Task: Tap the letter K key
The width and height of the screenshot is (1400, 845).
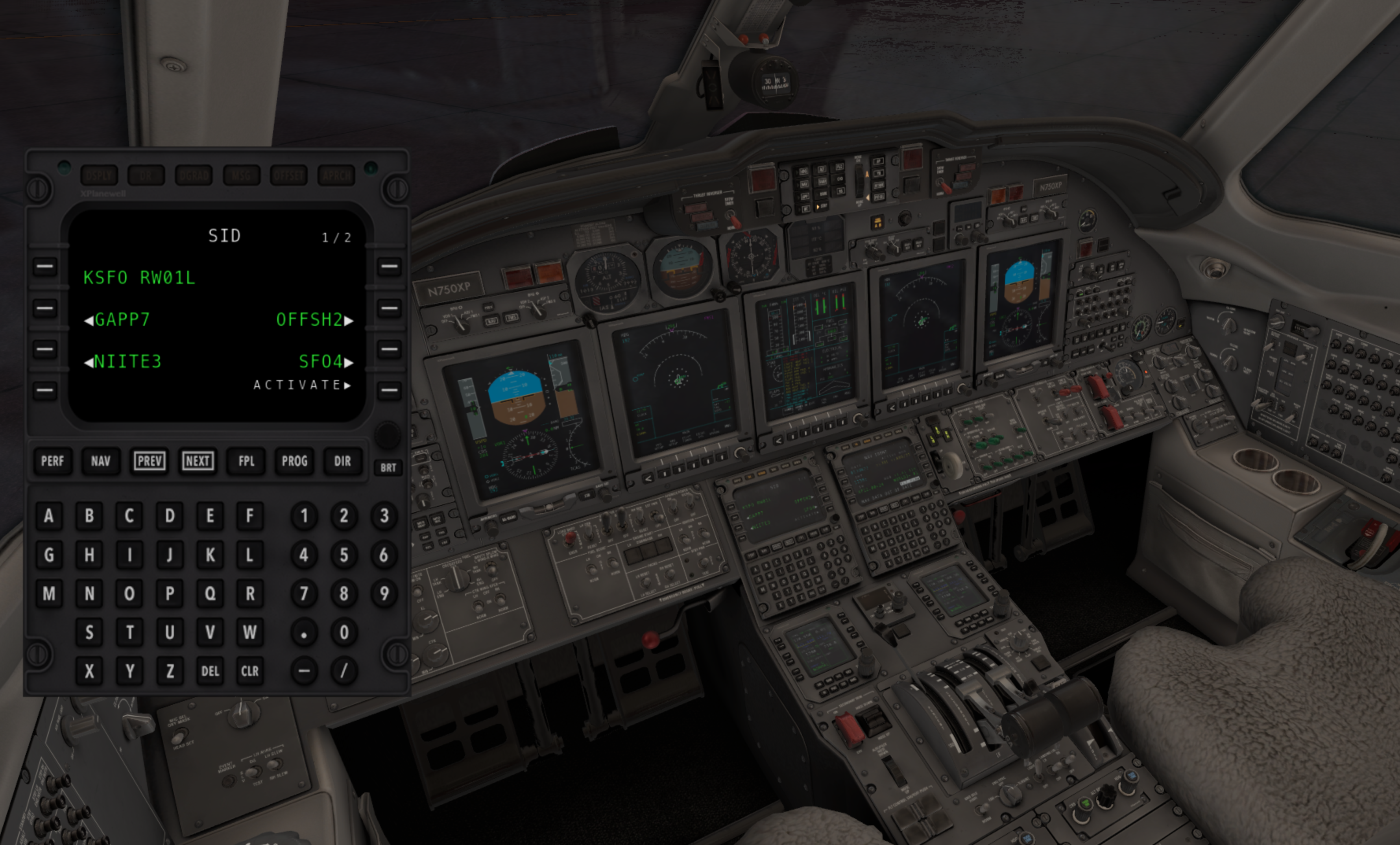Action: point(210,555)
